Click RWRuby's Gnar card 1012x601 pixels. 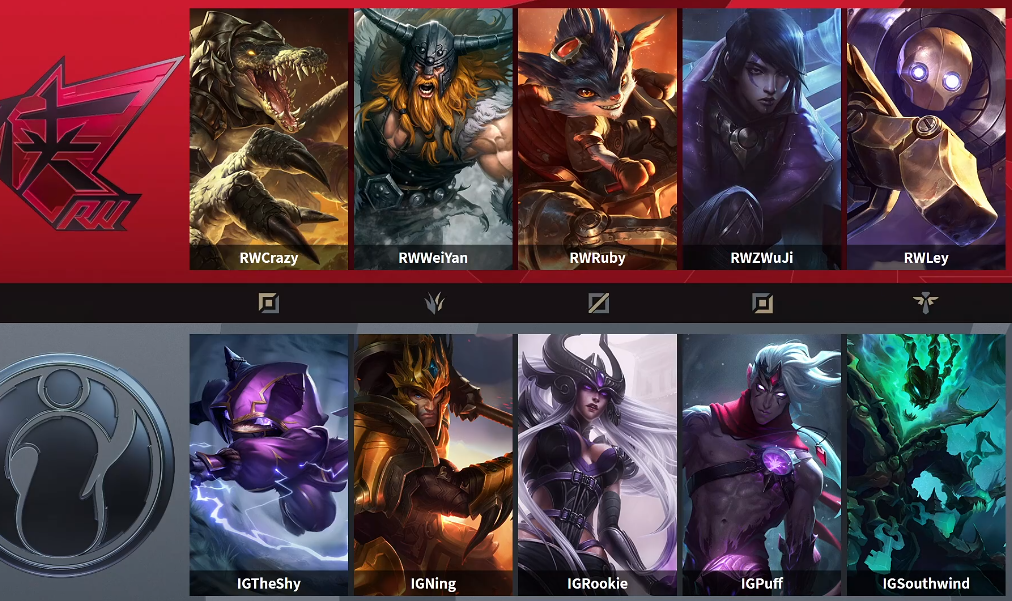pyautogui.click(x=597, y=140)
